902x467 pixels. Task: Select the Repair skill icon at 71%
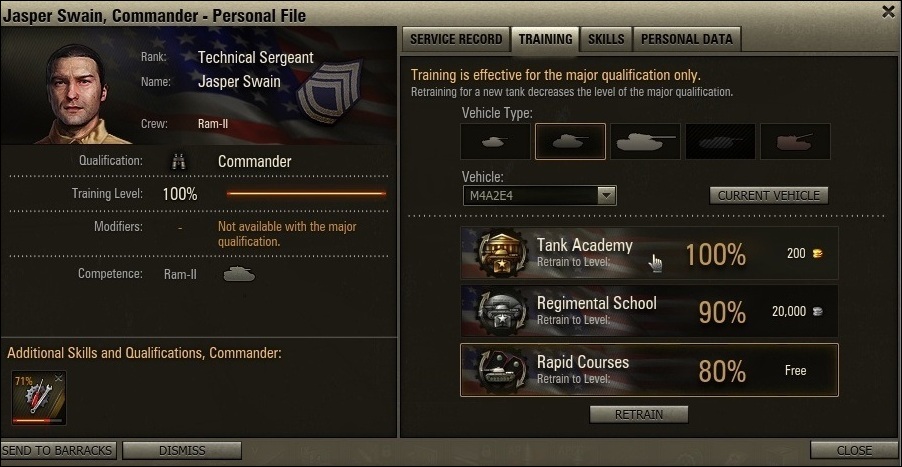click(37, 397)
